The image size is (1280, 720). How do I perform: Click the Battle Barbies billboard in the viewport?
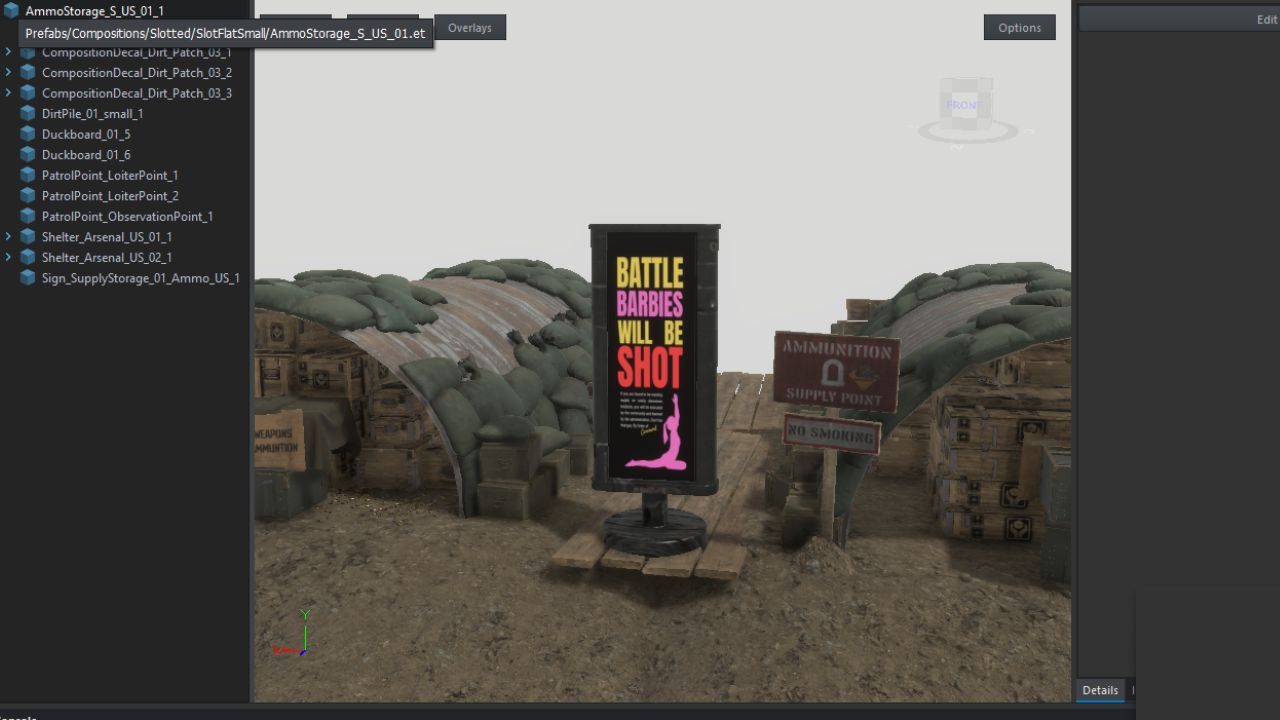coord(650,360)
